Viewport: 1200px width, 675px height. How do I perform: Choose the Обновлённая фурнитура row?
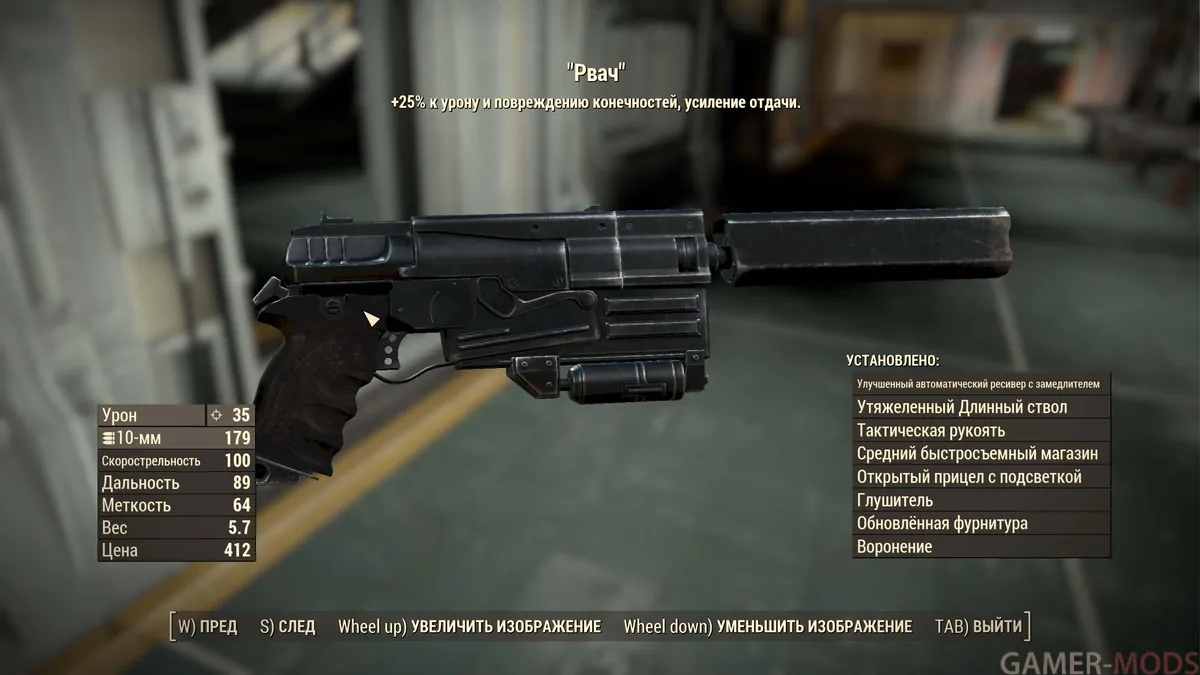pos(981,524)
